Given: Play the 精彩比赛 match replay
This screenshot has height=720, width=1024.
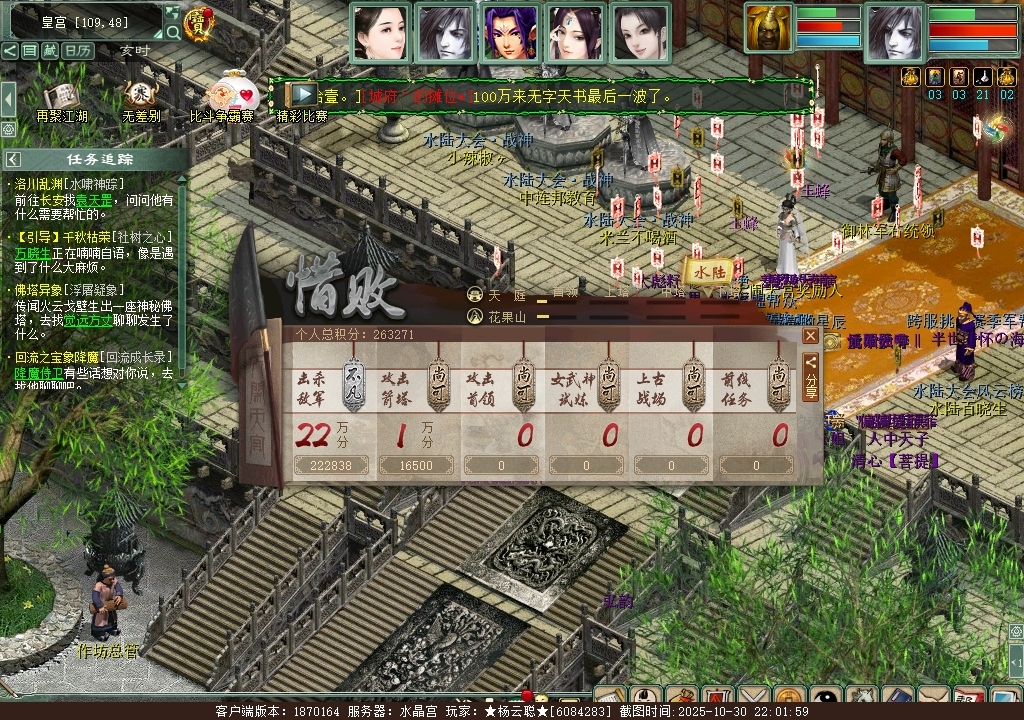Looking at the screenshot, I should 302,95.
